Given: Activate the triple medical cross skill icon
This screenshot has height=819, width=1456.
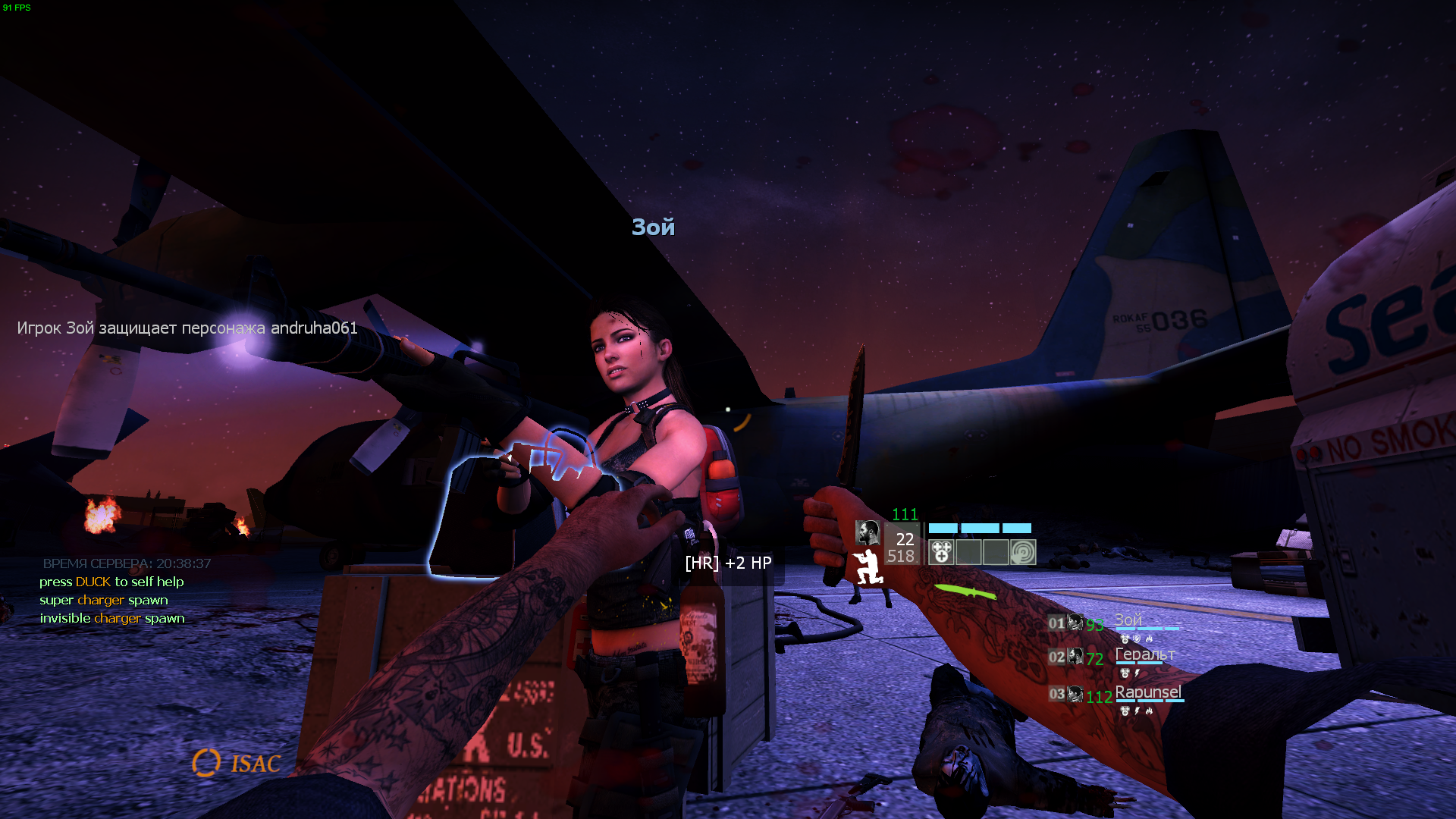Looking at the screenshot, I should click(x=941, y=552).
